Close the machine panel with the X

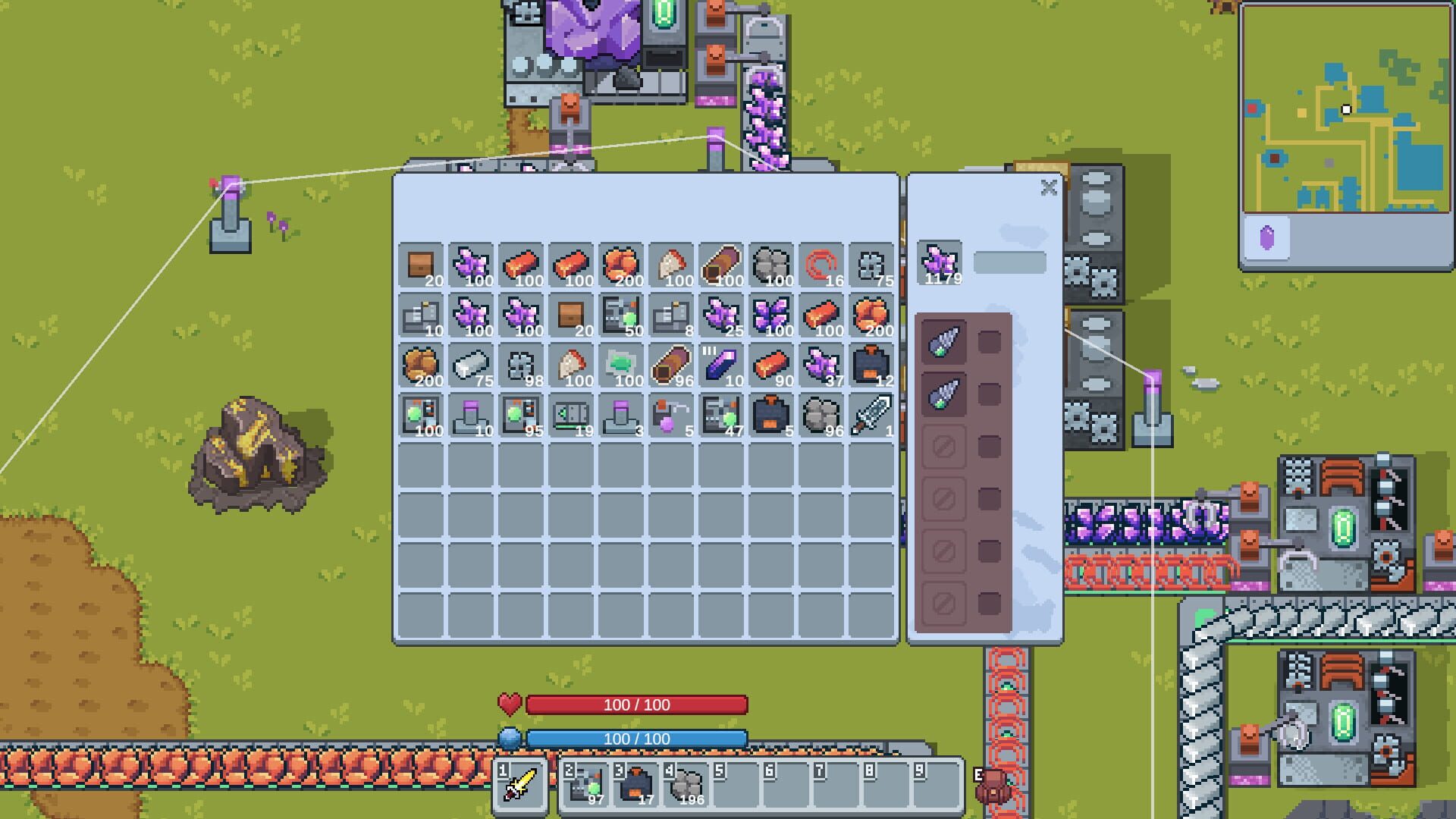point(1050,188)
